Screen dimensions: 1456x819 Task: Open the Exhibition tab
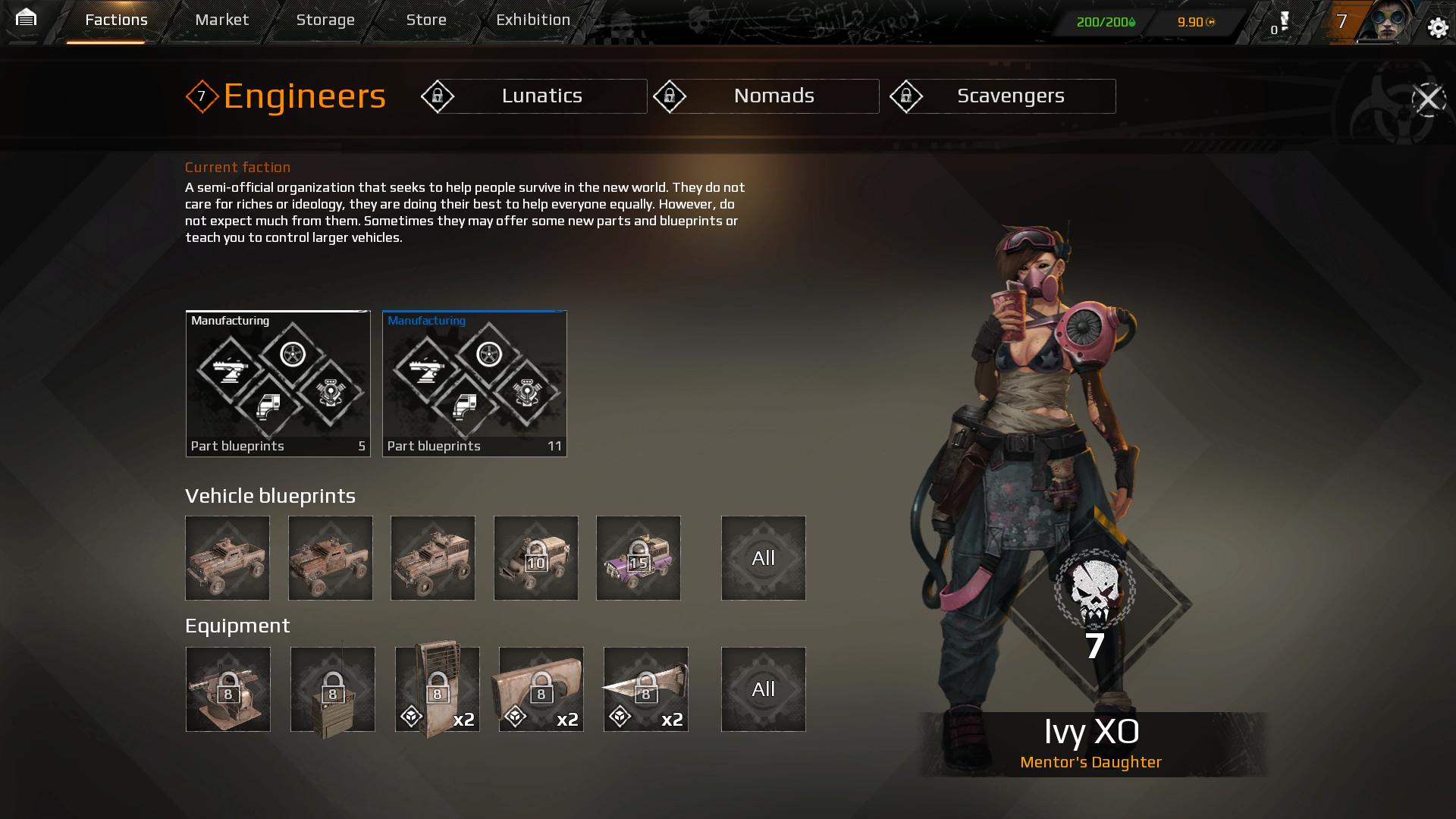[533, 20]
